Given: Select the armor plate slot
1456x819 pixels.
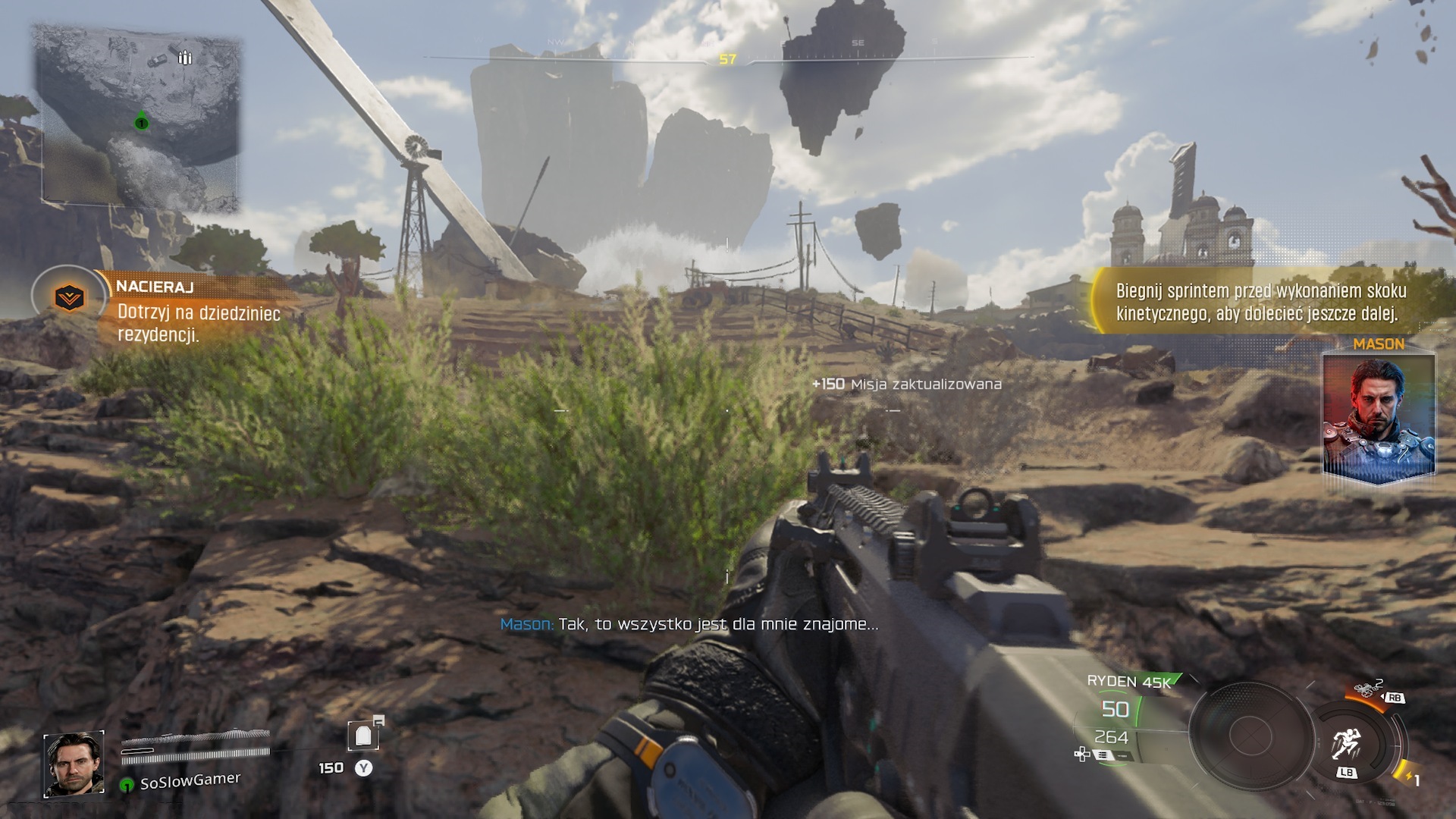Looking at the screenshot, I should click(363, 735).
